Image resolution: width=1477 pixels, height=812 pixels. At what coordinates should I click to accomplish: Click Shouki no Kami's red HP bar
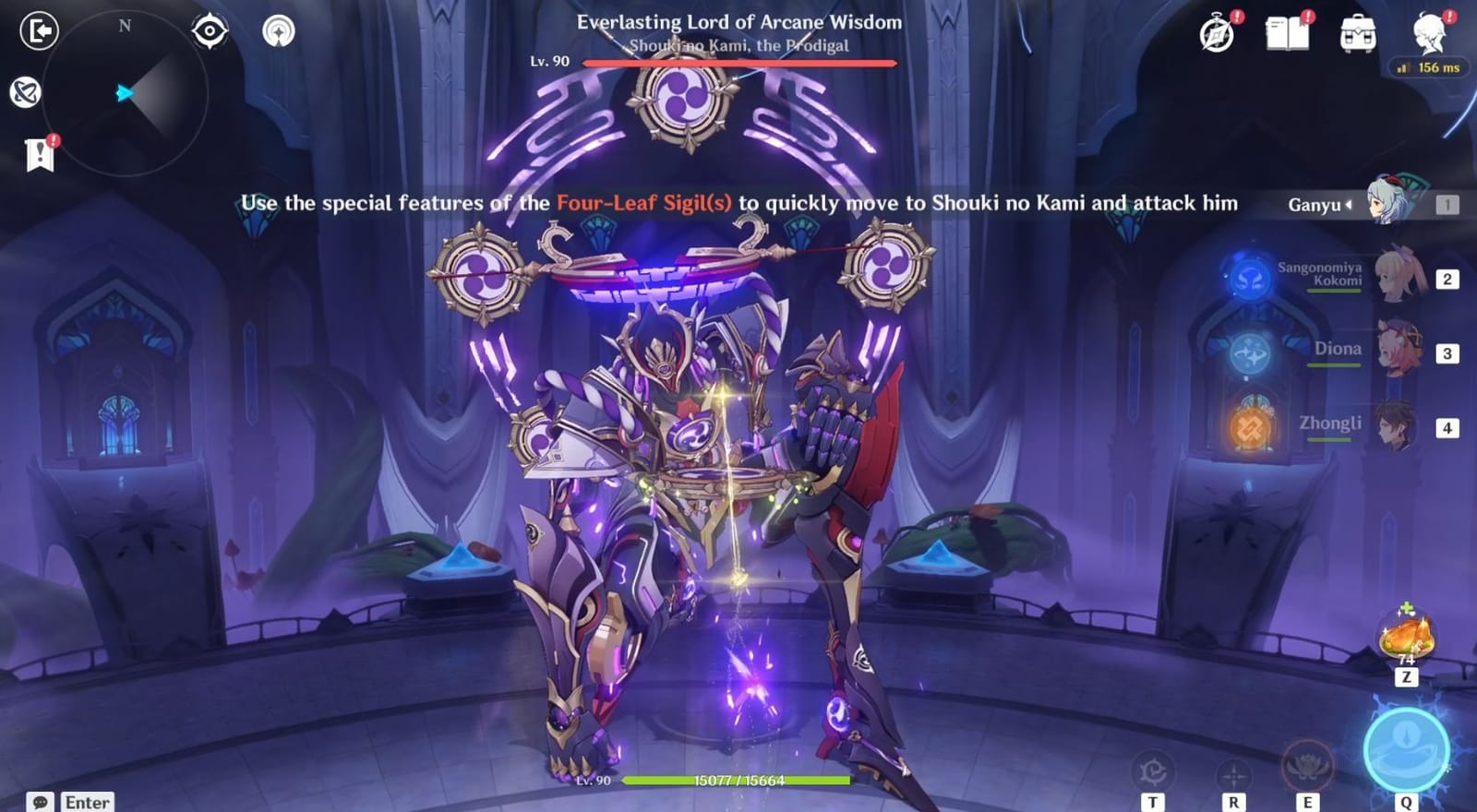pos(738,63)
